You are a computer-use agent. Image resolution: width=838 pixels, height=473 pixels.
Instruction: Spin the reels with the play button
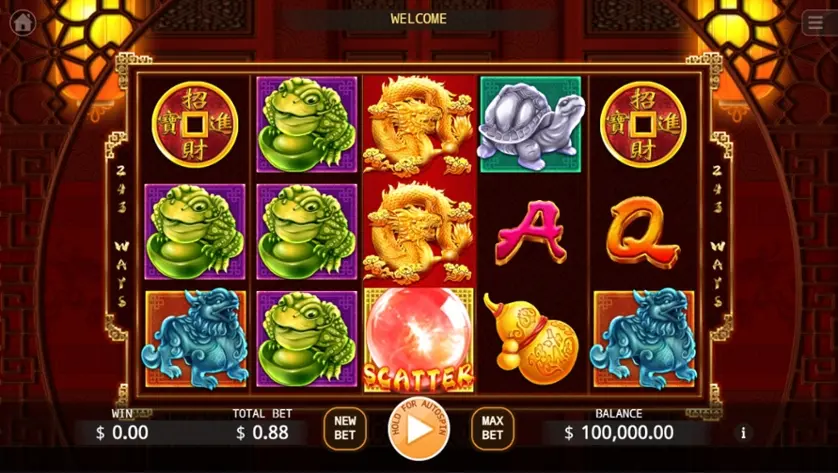pos(419,429)
